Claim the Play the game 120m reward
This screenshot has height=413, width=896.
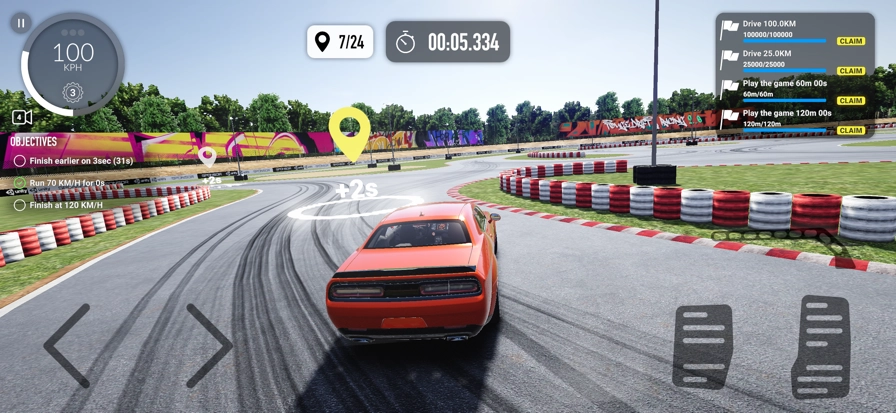[x=851, y=130]
